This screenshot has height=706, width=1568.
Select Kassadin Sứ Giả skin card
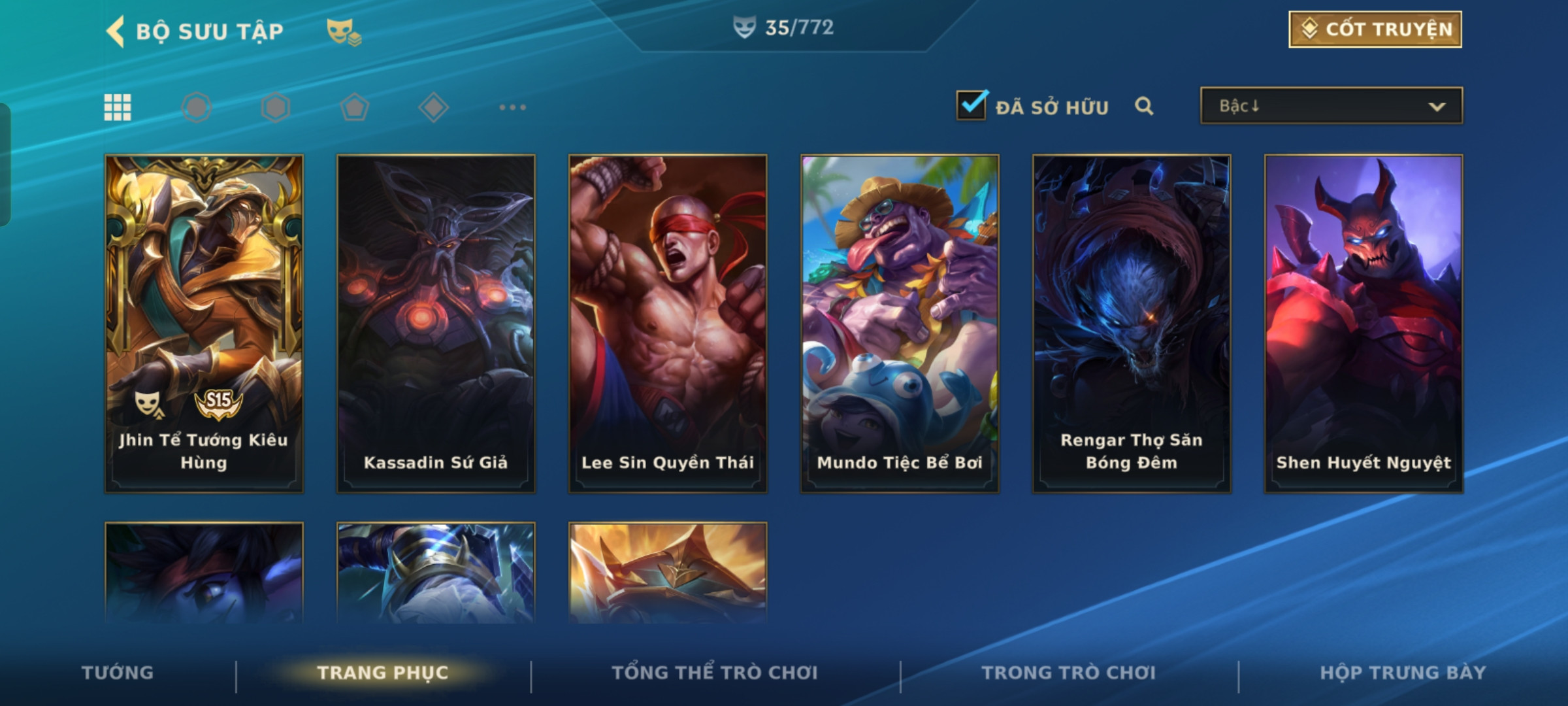[436, 324]
